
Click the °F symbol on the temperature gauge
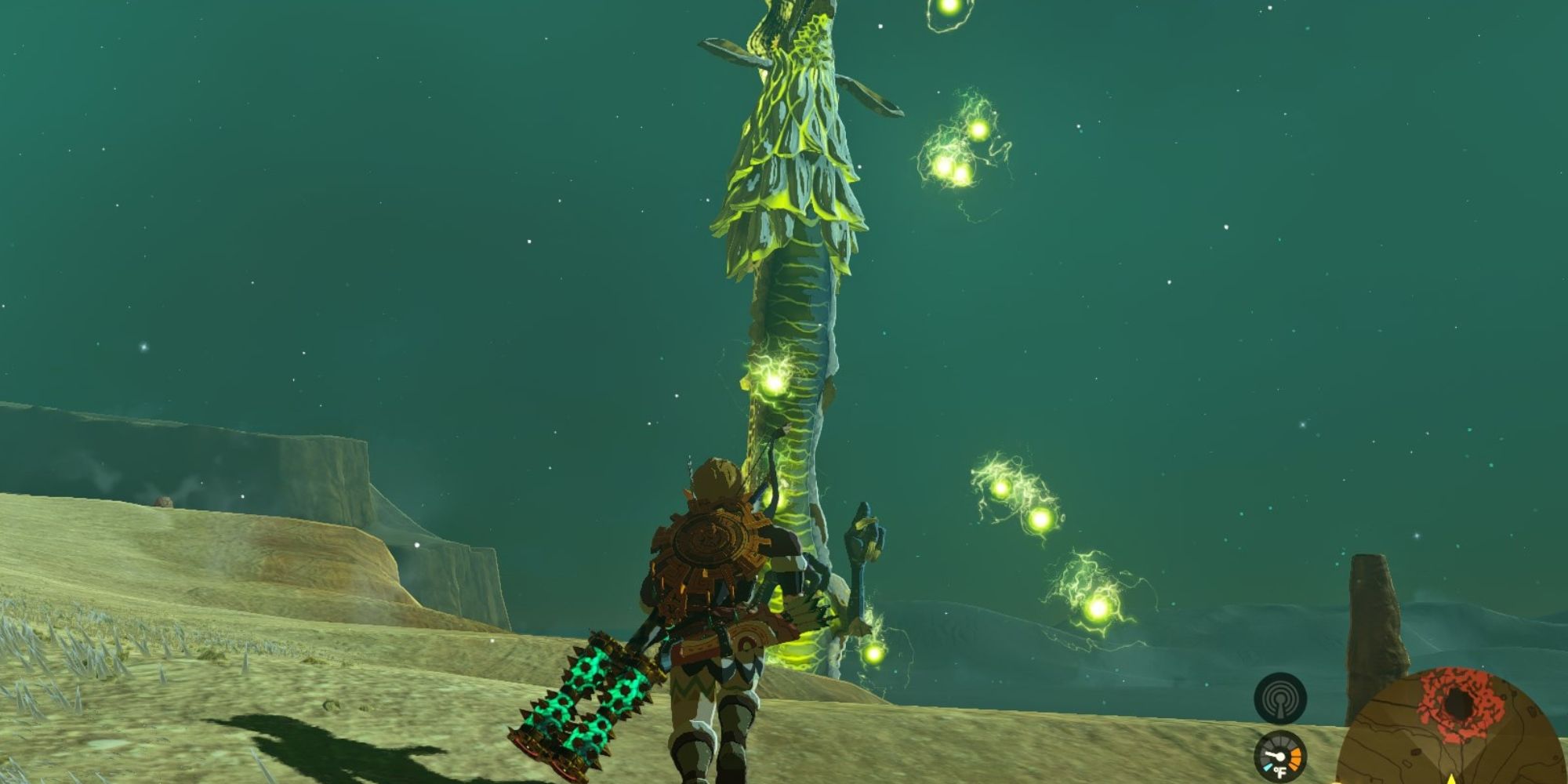[1280, 771]
